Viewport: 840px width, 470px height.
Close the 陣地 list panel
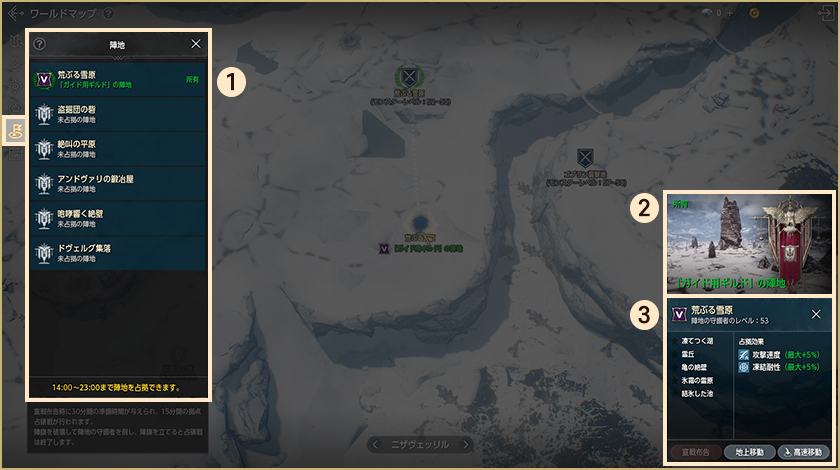[196, 44]
